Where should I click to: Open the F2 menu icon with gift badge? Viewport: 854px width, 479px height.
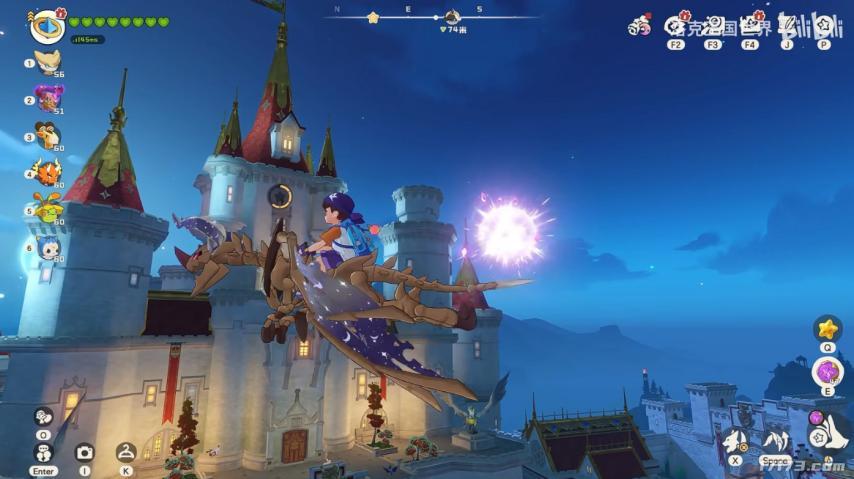point(676,25)
